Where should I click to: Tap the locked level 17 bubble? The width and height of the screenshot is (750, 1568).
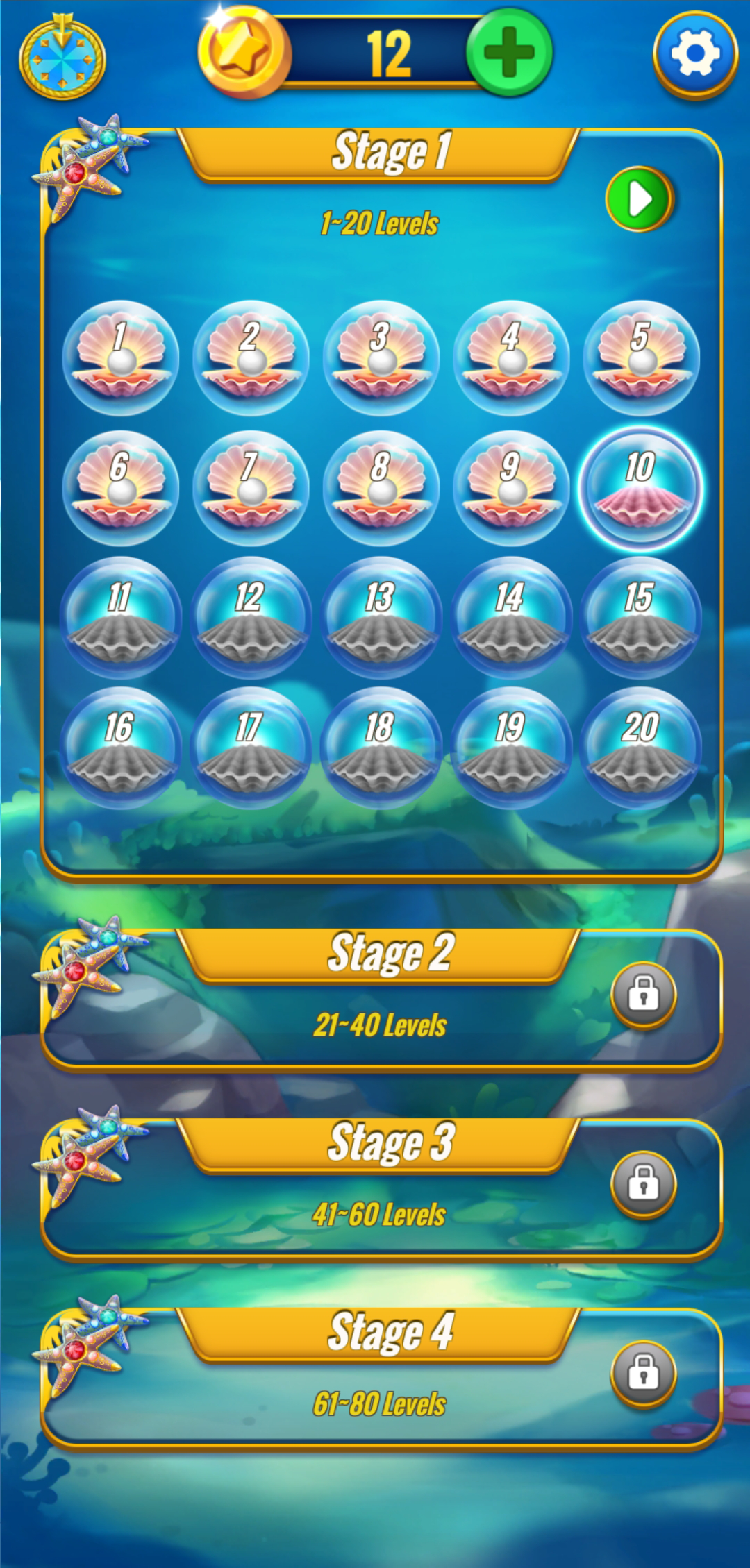(251, 748)
